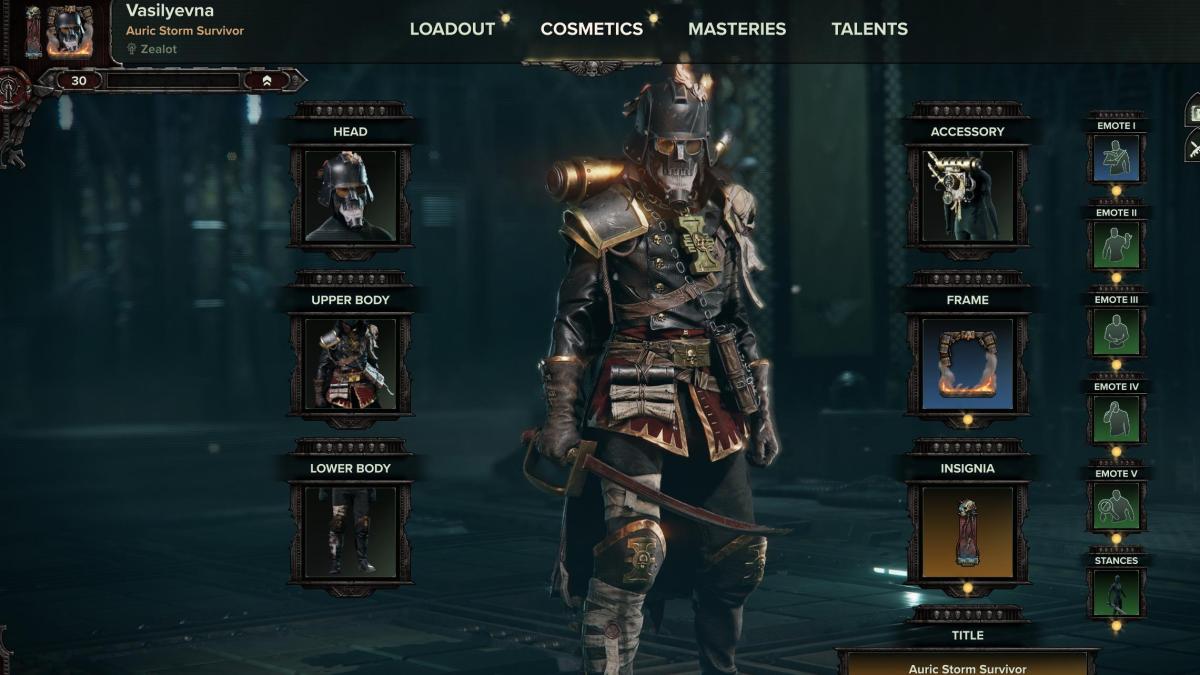Open the Cosmetics tab
1200x675 pixels.
pos(591,29)
